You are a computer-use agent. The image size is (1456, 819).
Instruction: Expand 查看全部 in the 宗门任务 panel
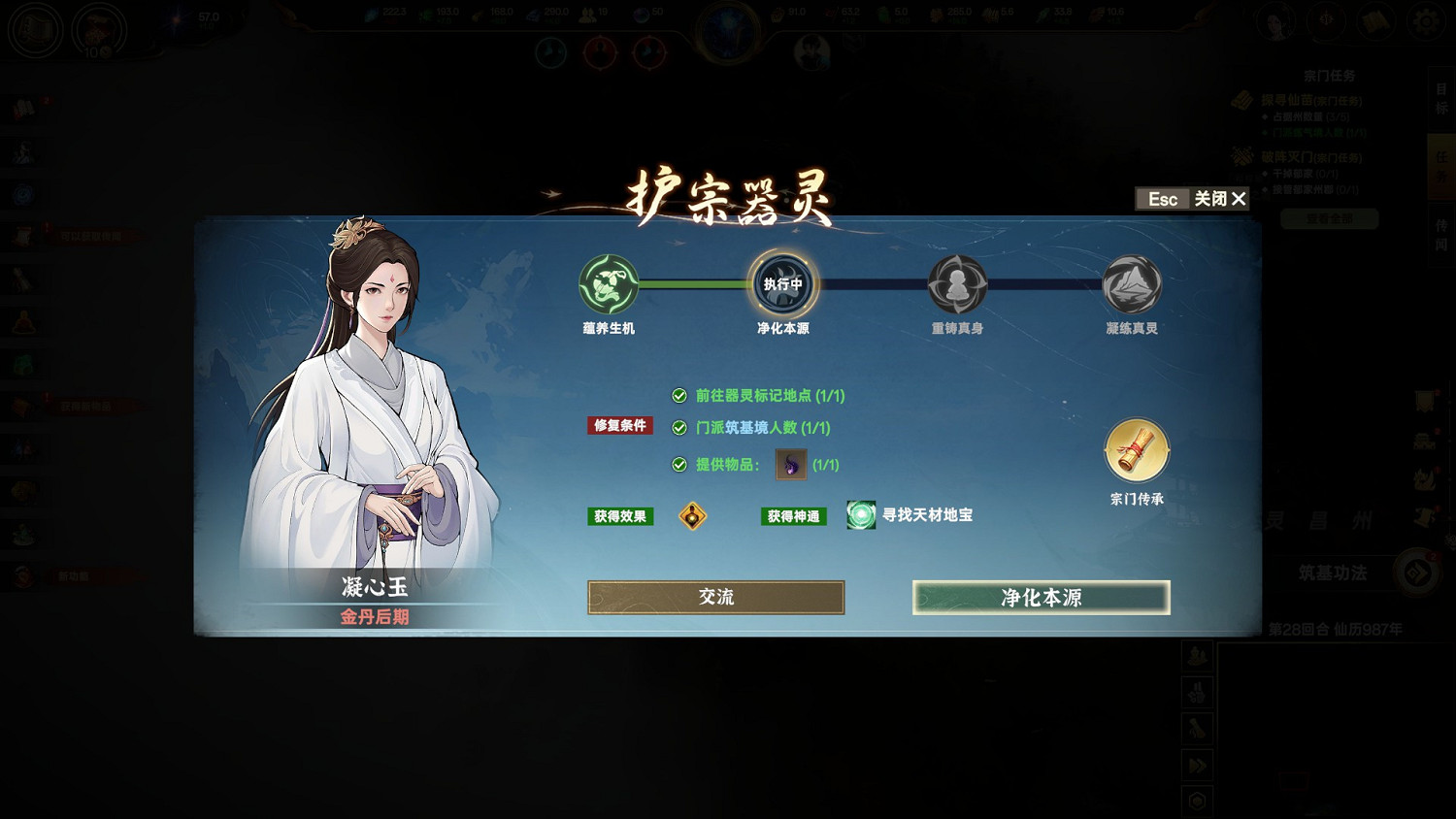1329,218
